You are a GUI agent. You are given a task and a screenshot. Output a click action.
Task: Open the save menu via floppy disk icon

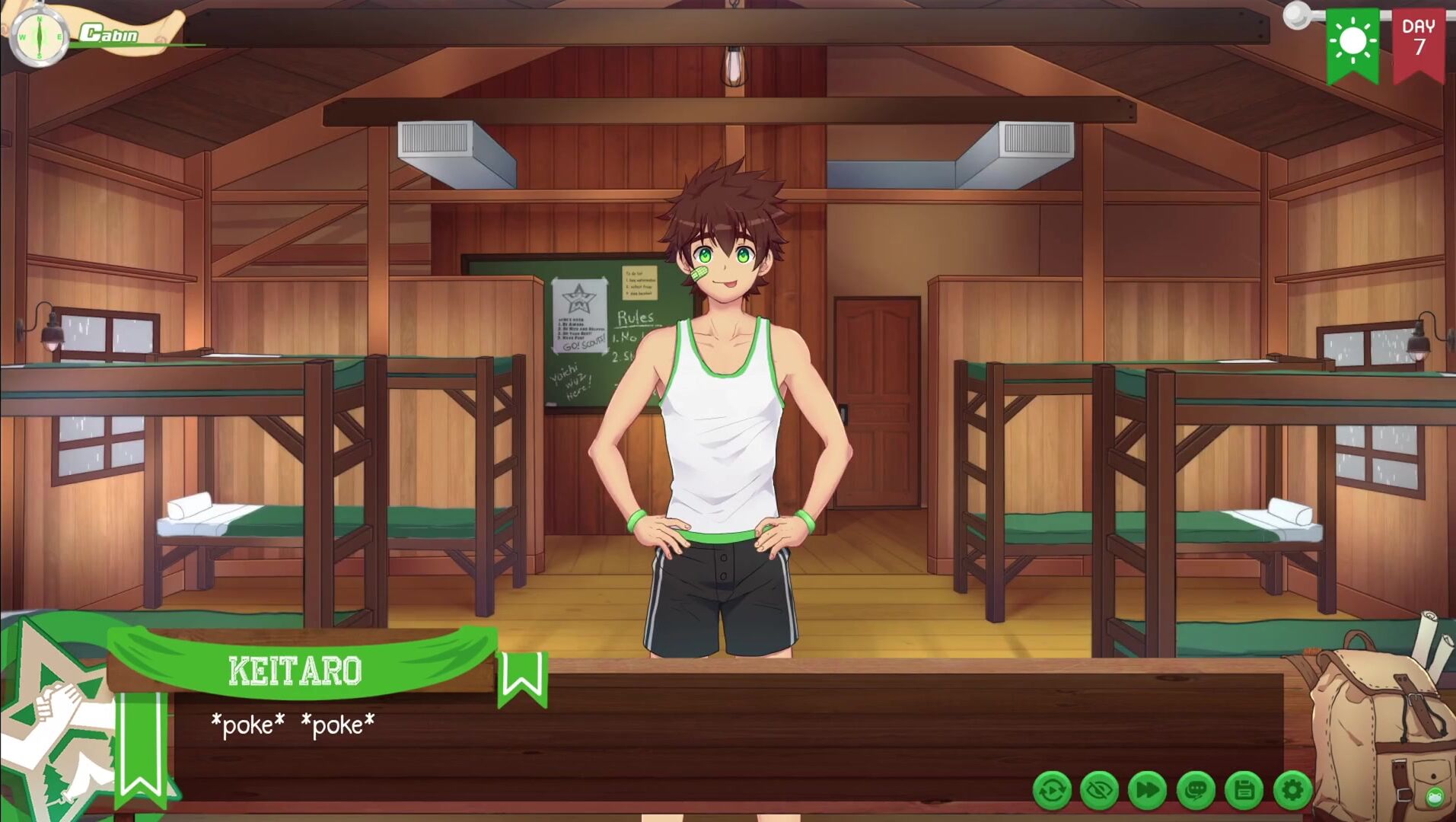click(x=1244, y=791)
